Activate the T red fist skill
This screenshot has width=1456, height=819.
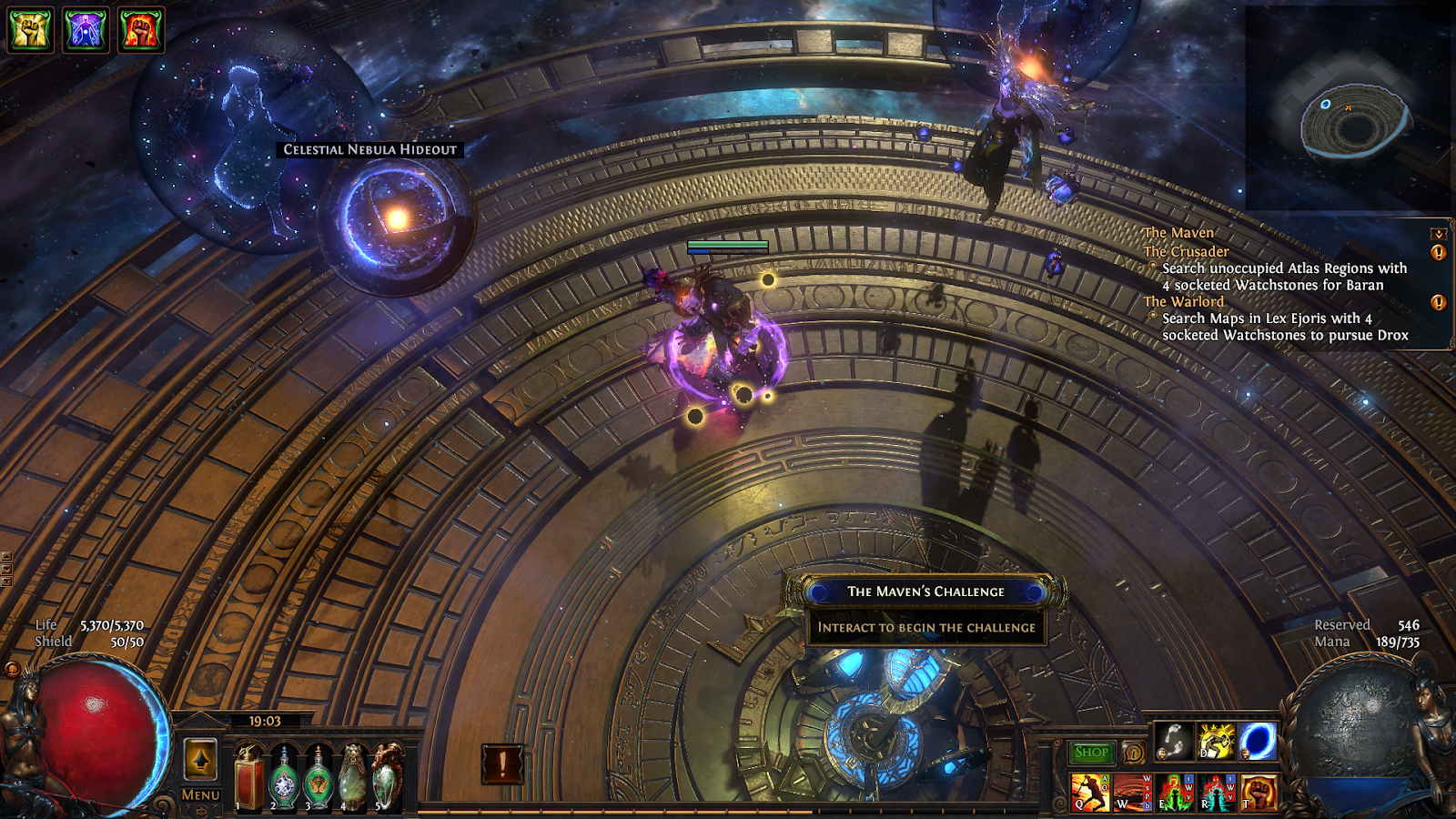(x=1259, y=792)
